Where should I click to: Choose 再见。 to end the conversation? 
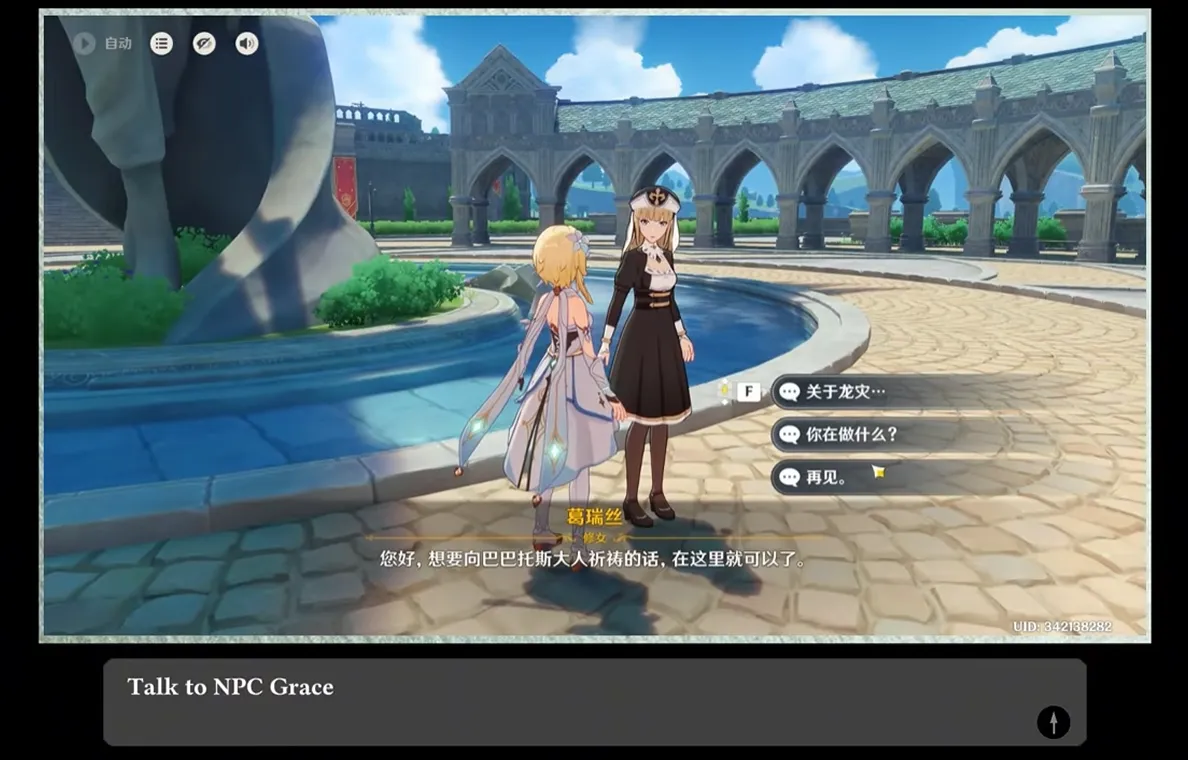point(826,477)
